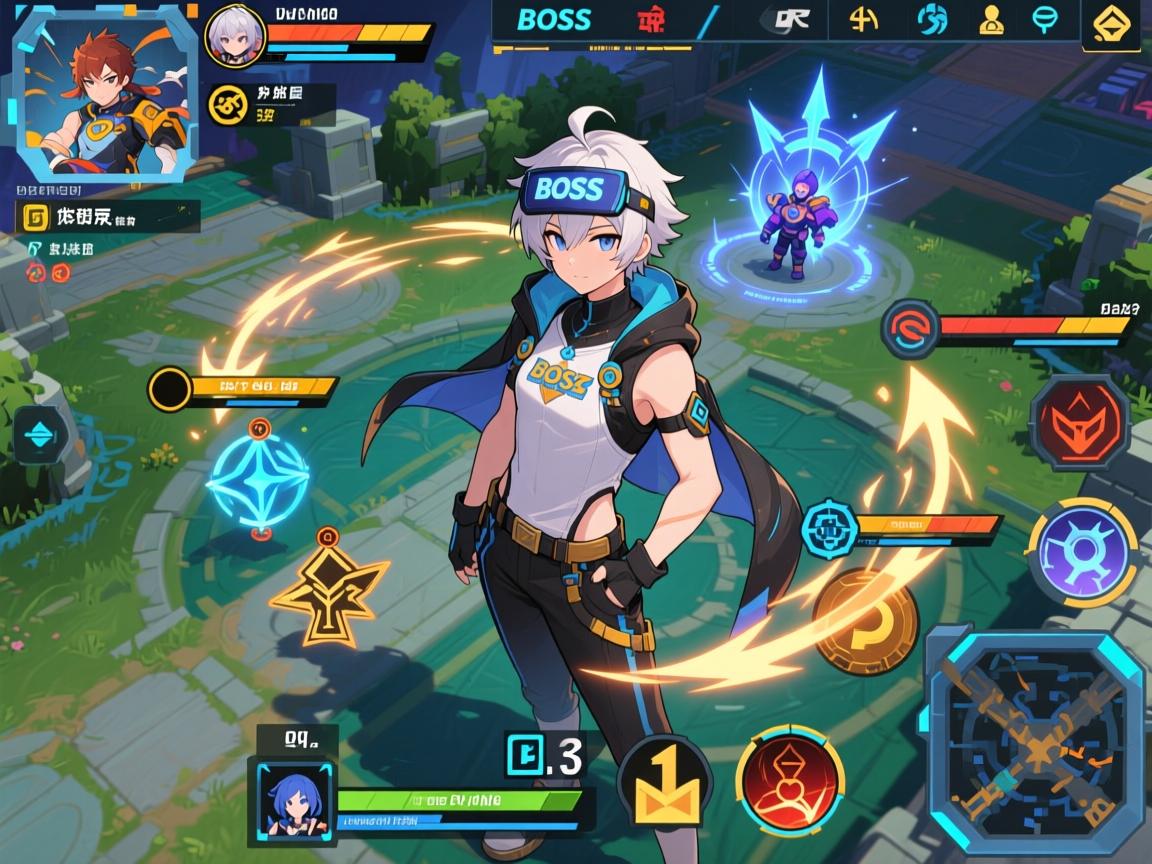Click the yellow symbol icon in top bar

point(862,19)
